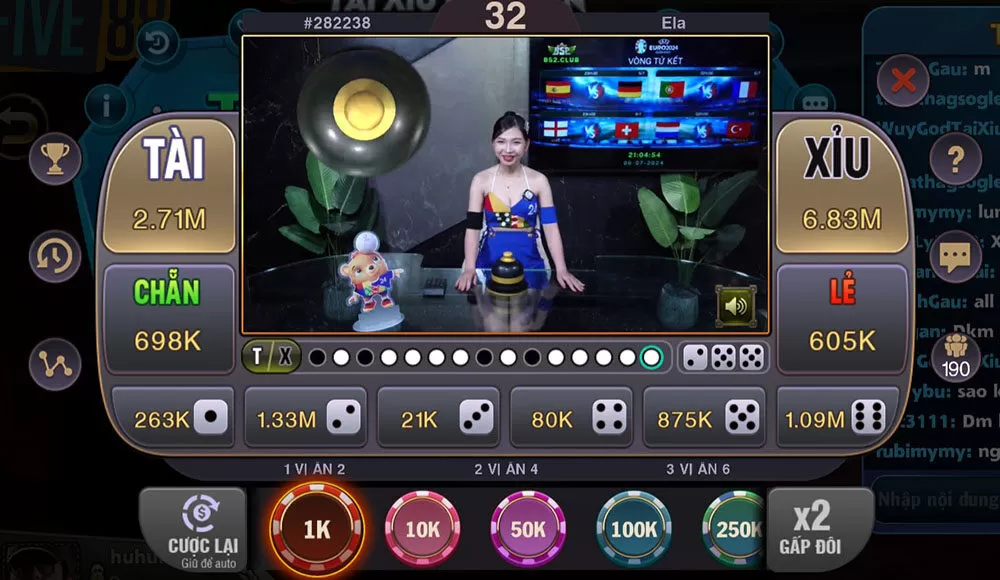
Task: Pick the 50K chip
Action: 528,530
